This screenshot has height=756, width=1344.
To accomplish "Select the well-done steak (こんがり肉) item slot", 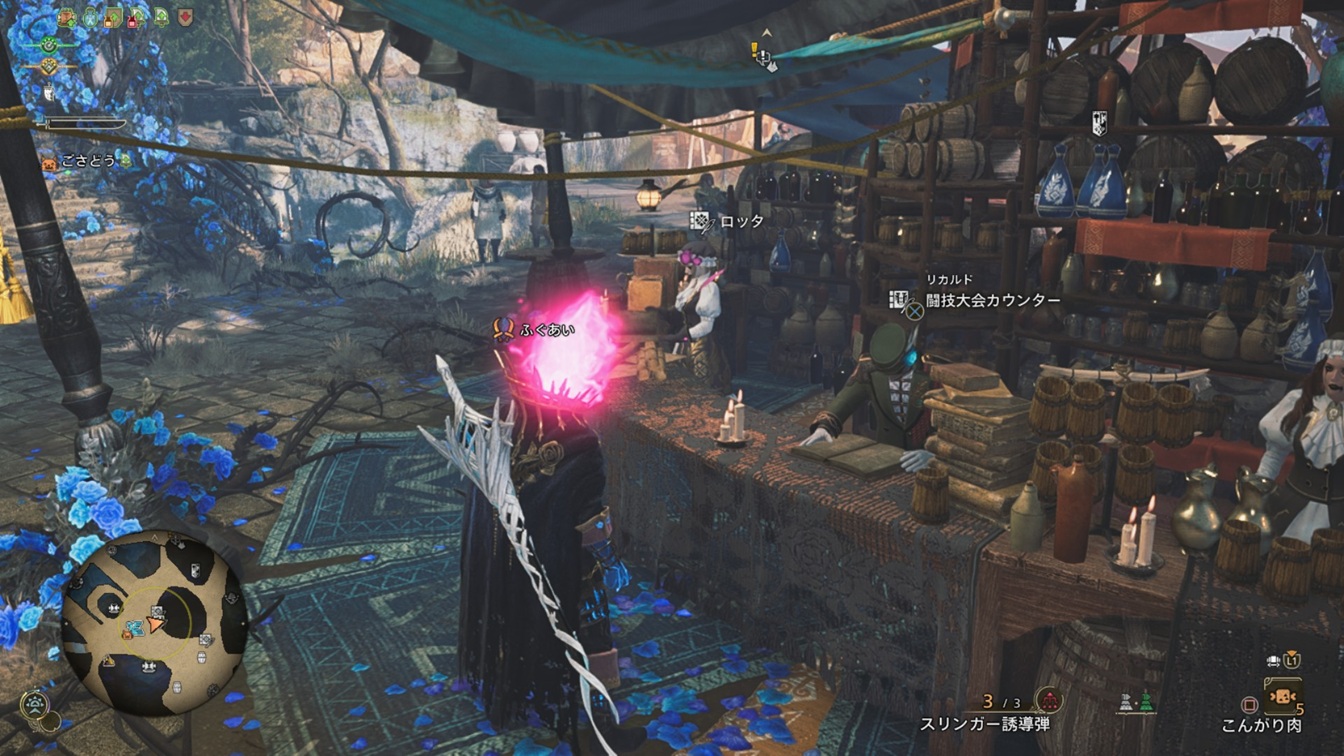I will (x=1282, y=695).
